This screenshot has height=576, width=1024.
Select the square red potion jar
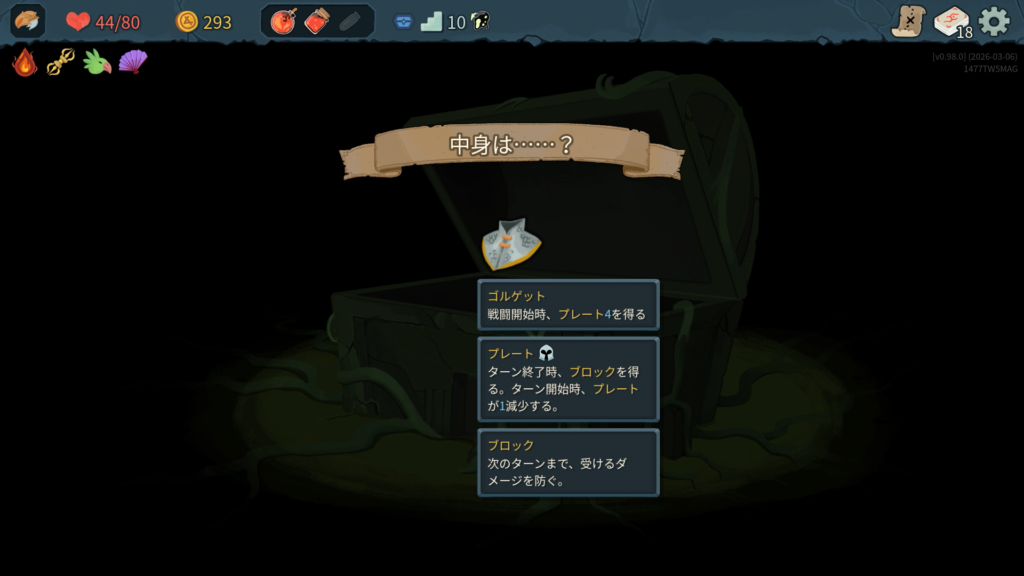pos(317,21)
